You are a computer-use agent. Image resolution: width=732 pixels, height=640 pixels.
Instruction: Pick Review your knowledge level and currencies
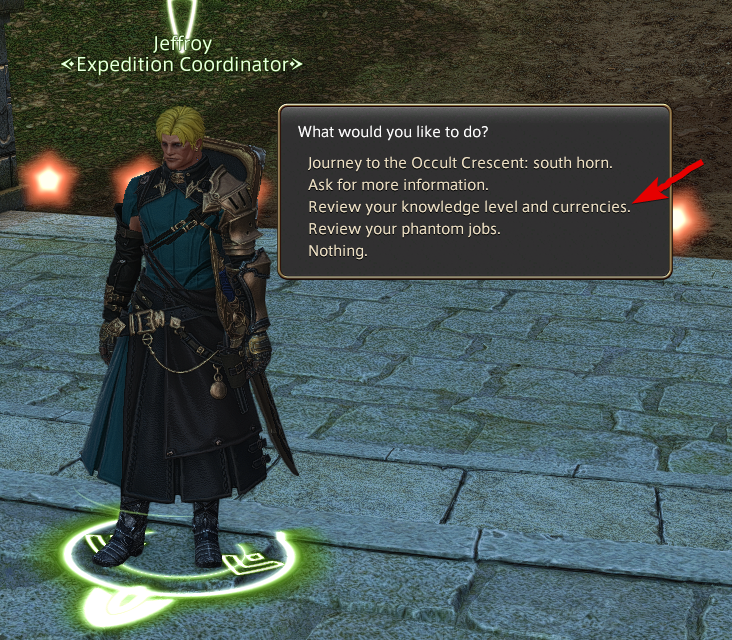pos(469,207)
